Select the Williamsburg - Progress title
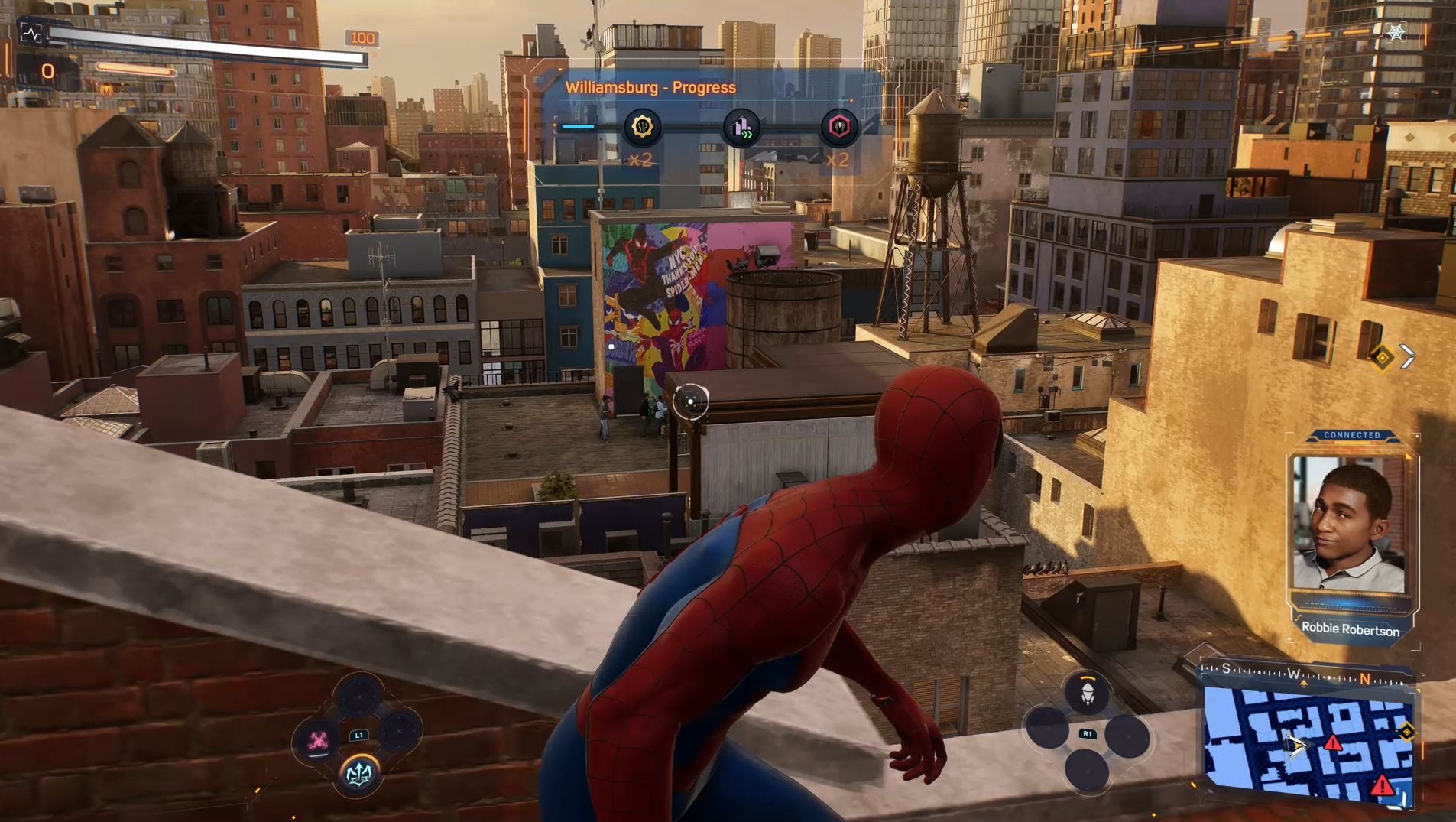 click(x=650, y=87)
